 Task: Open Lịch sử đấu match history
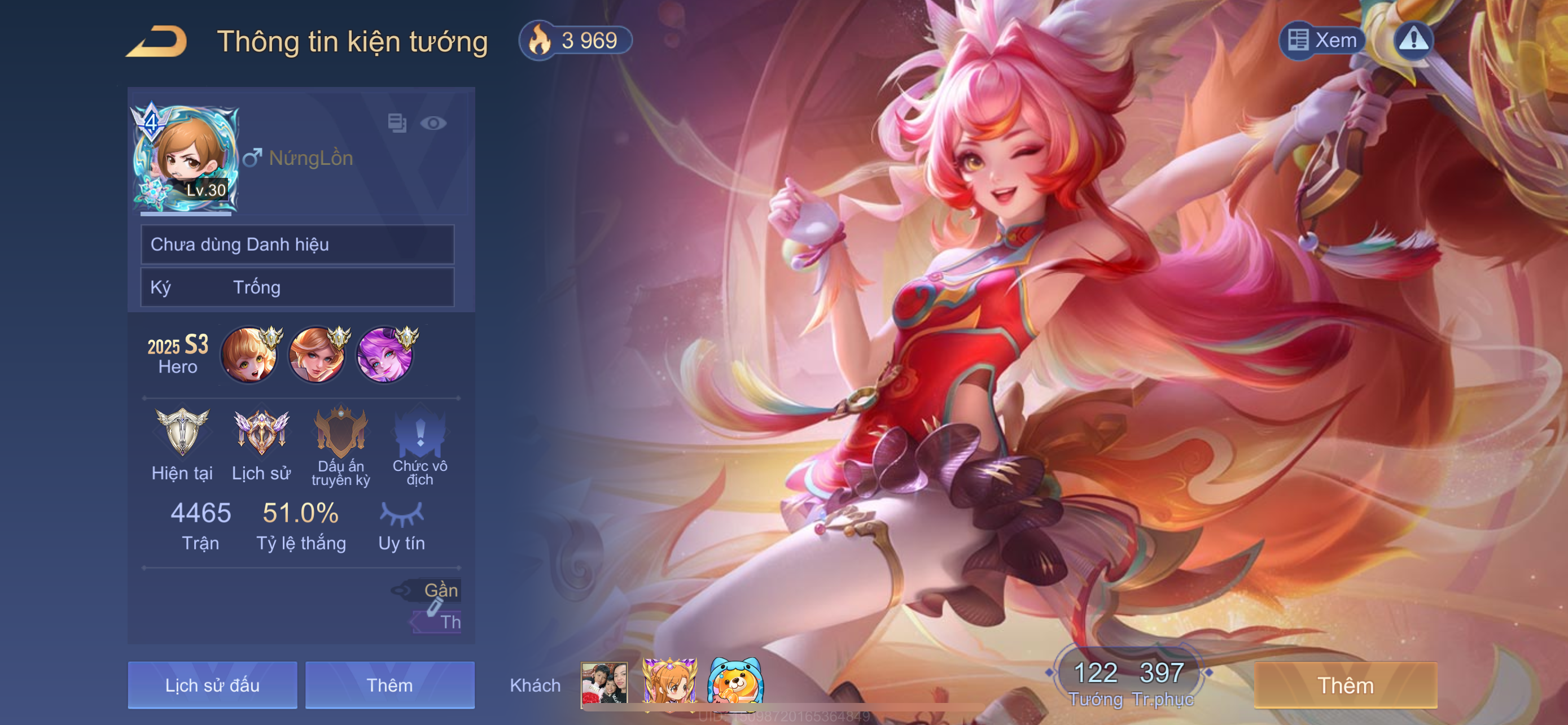click(212, 685)
